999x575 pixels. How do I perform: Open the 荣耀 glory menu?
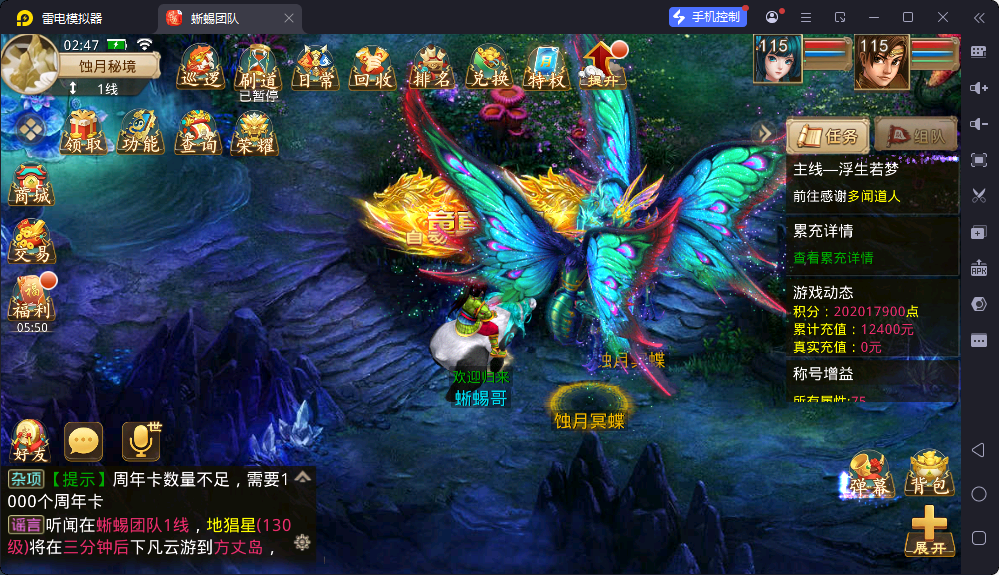pyautogui.click(x=254, y=131)
